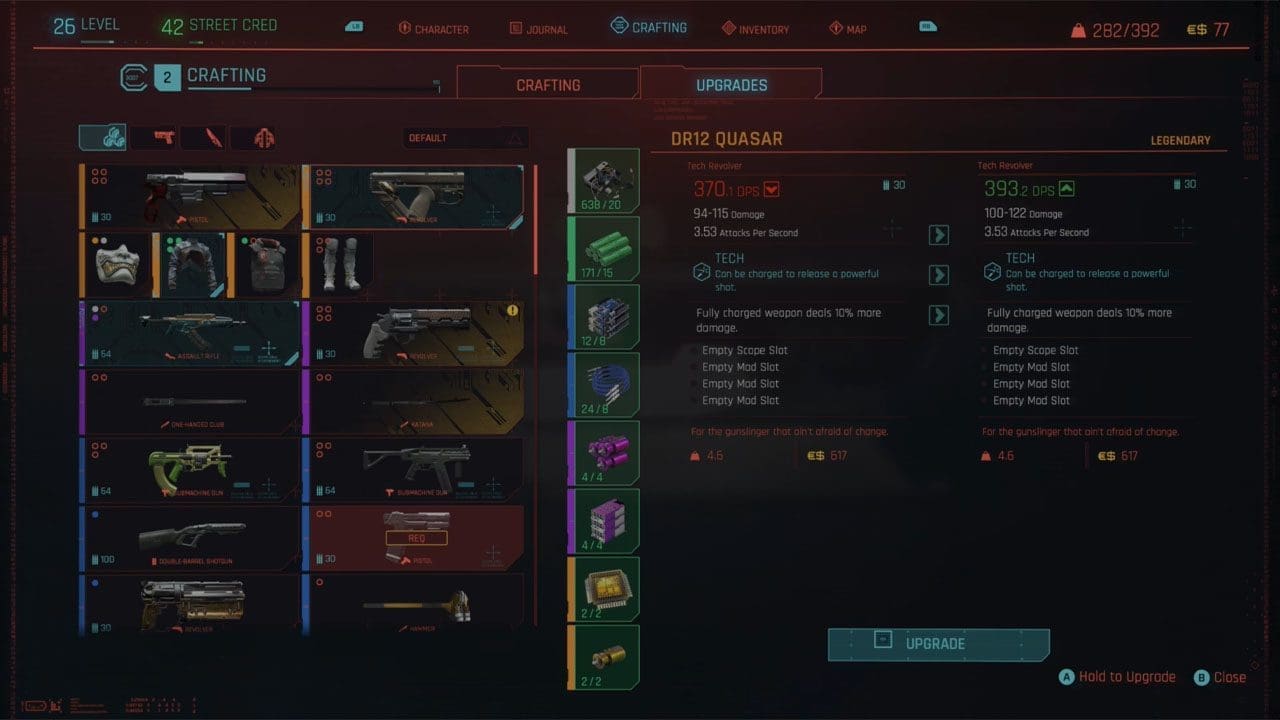Image resolution: width=1280 pixels, height=720 pixels.
Task: Select the melee weapons knife filter
Action: [x=204, y=137]
